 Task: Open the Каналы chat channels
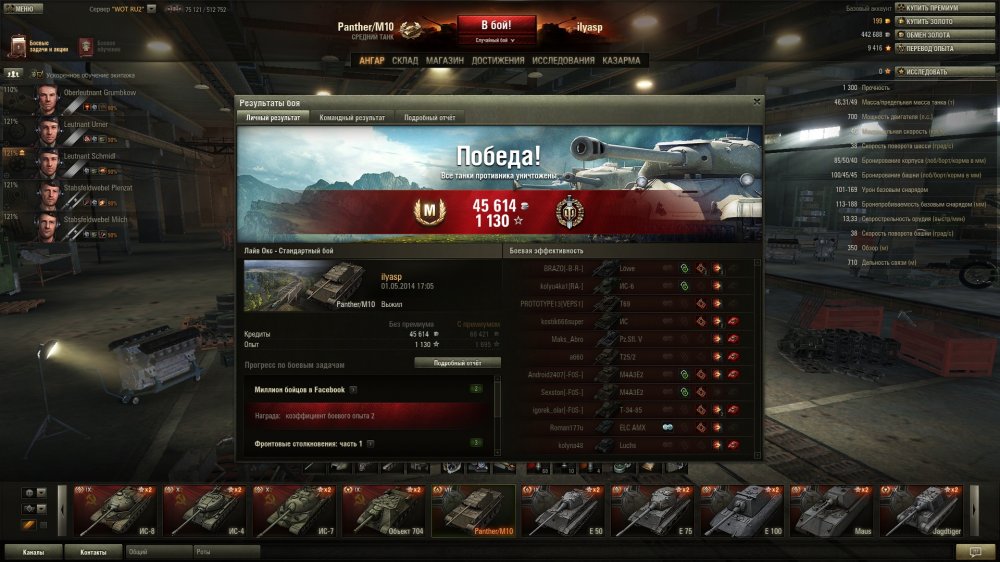(33, 551)
